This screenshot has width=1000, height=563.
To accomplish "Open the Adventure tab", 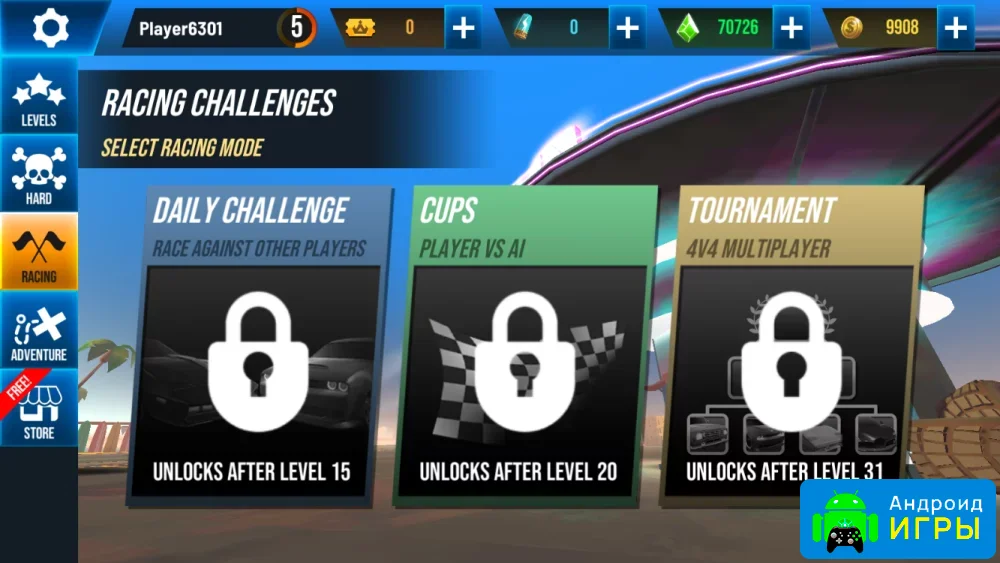I will [x=39, y=331].
